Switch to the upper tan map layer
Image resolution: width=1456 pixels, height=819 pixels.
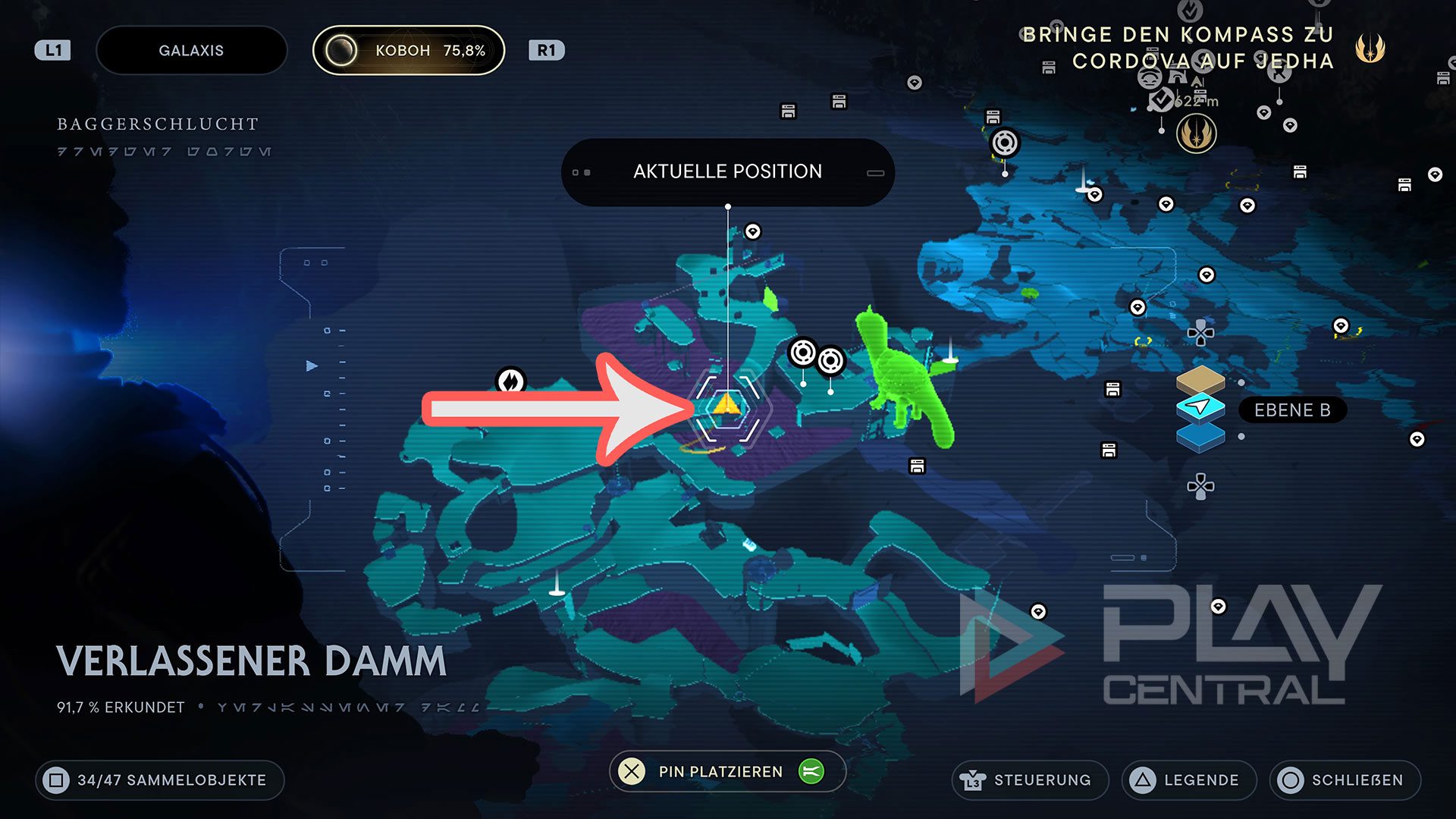1200,378
